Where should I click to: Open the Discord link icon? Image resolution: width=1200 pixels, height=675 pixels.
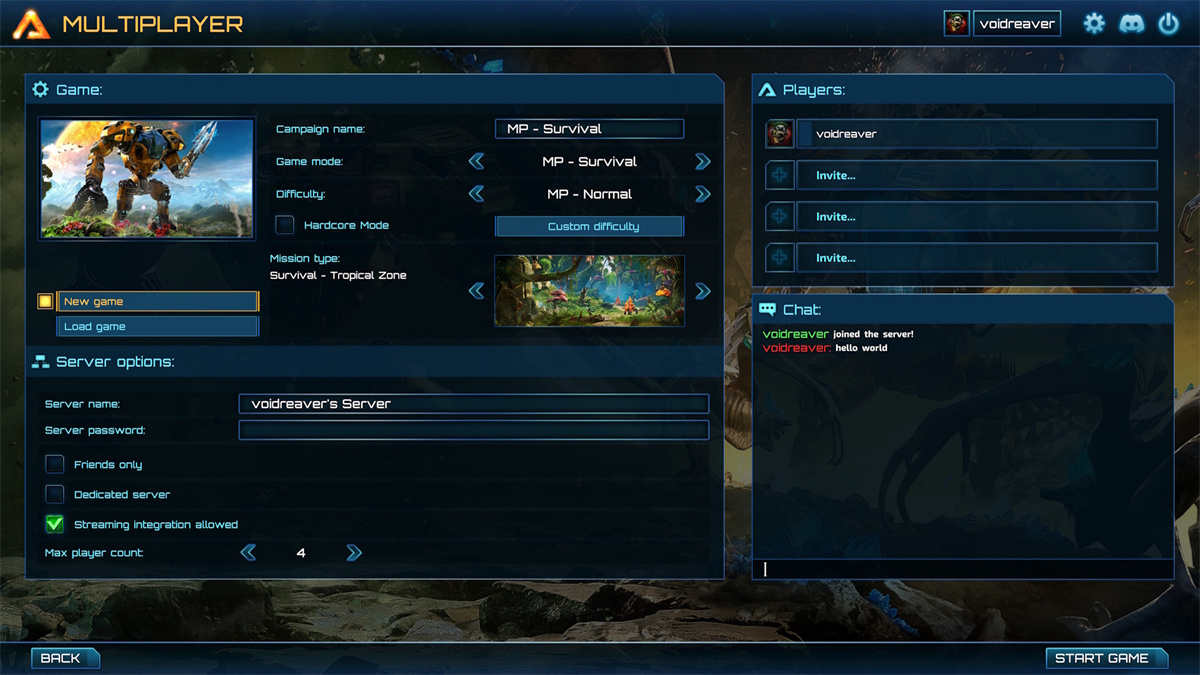pos(1131,24)
